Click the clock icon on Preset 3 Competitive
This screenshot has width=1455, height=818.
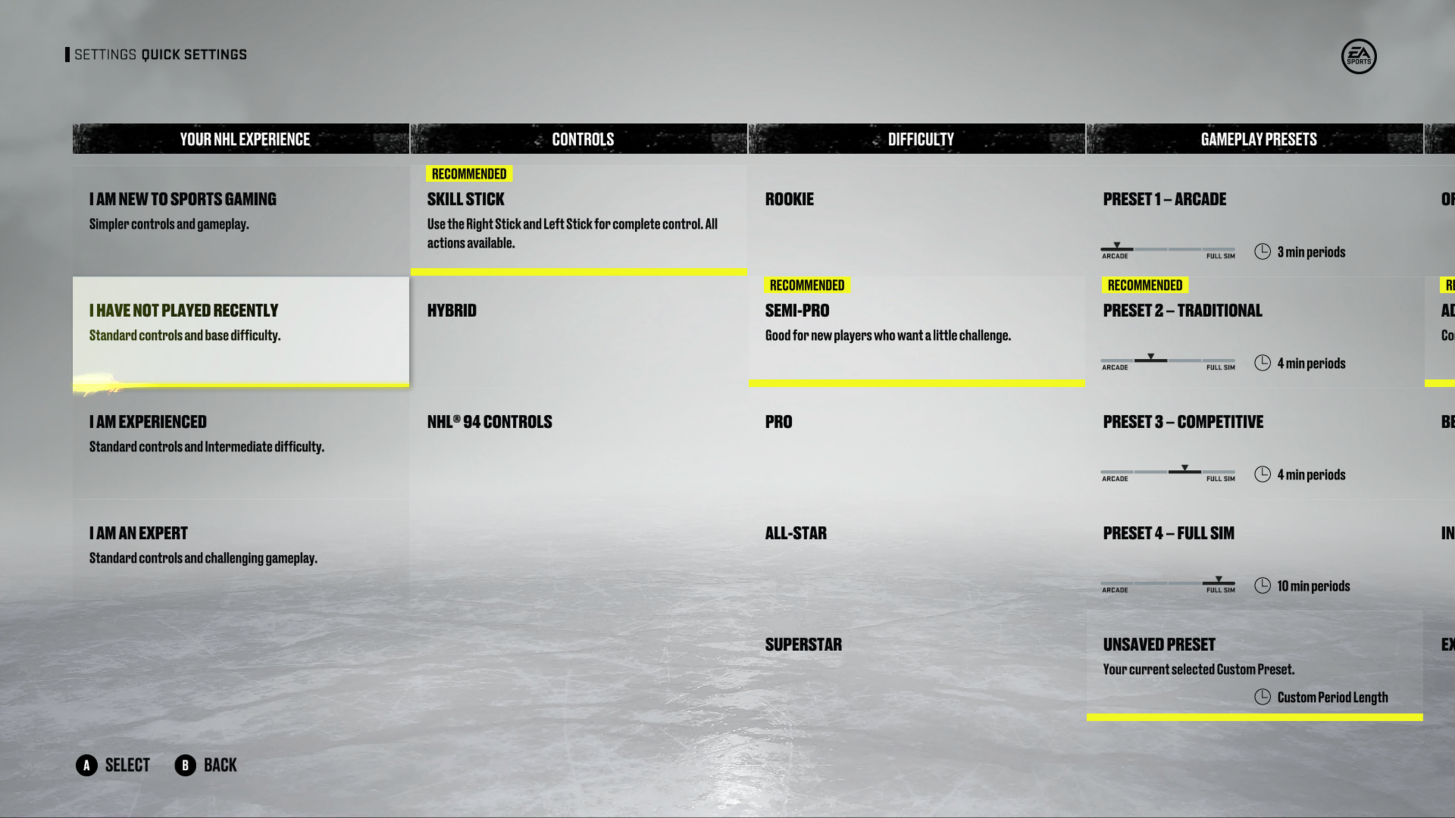(1261, 474)
